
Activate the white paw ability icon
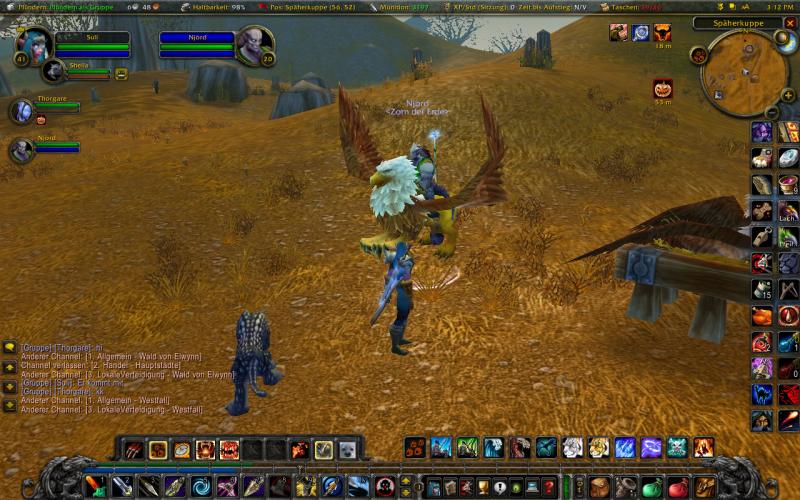pyautogui.click(x=572, y=447)
